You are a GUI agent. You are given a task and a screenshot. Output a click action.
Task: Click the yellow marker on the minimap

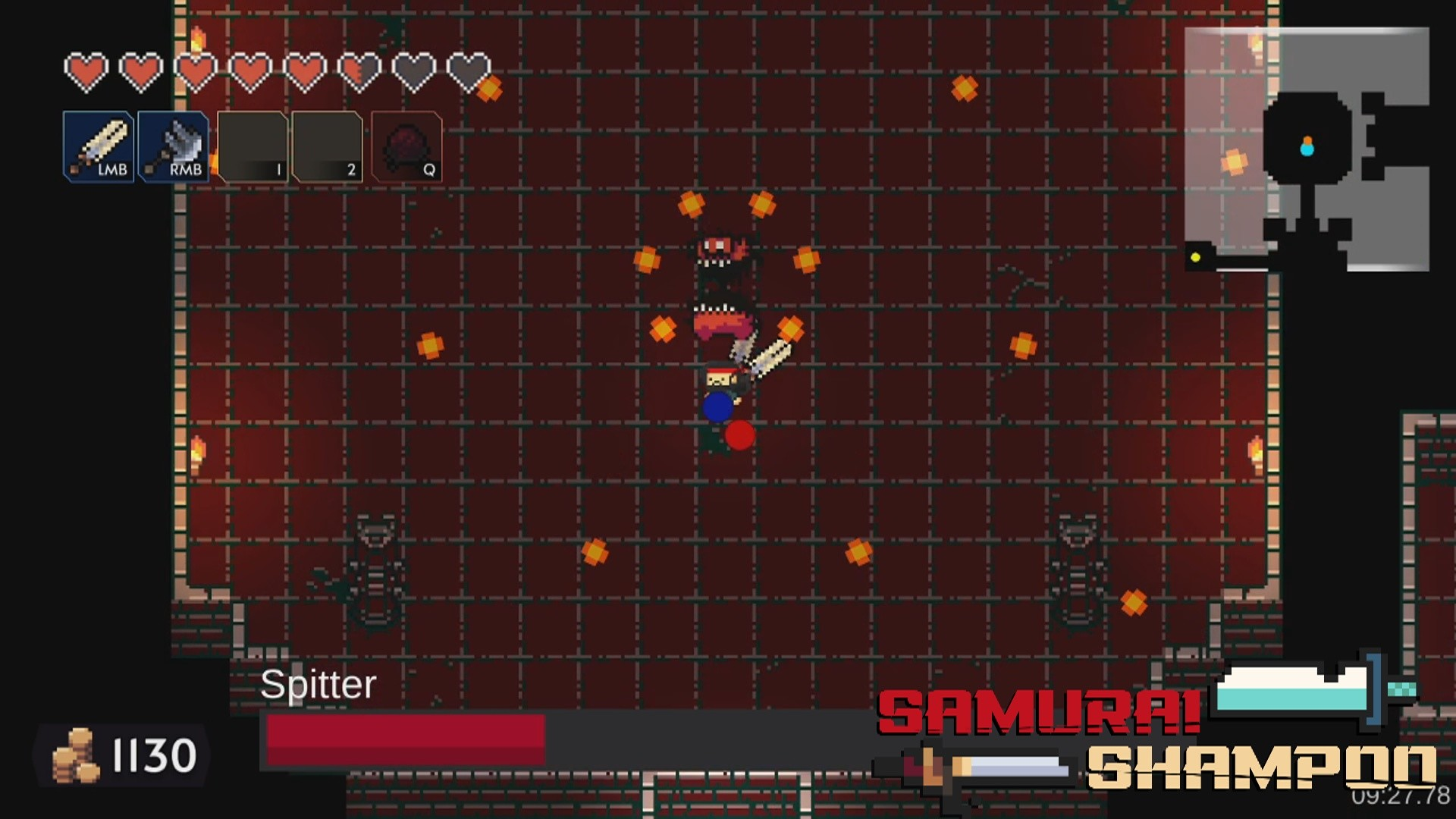point(1195,259)
